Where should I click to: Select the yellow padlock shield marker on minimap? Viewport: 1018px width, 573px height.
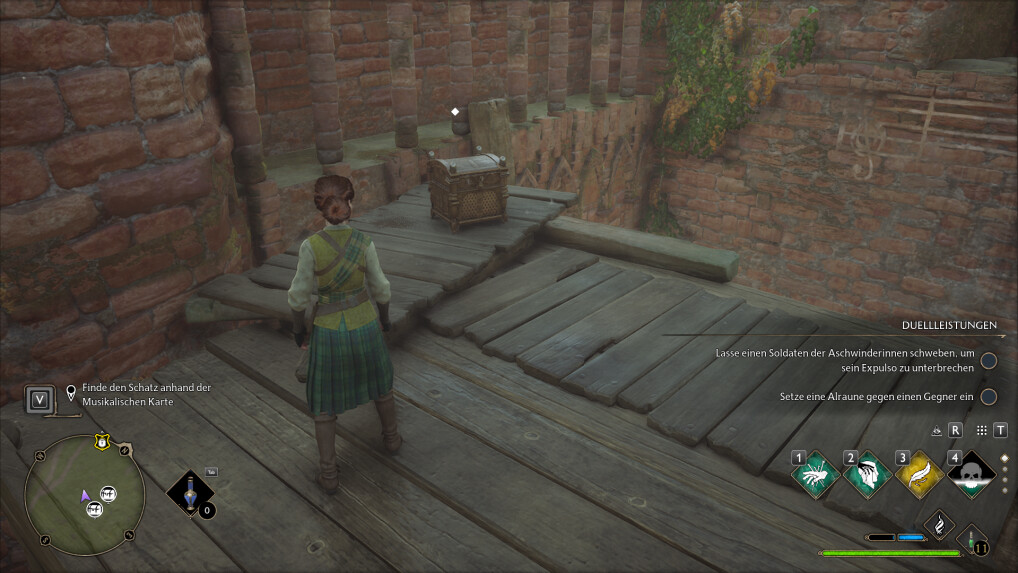click(101, 441)
